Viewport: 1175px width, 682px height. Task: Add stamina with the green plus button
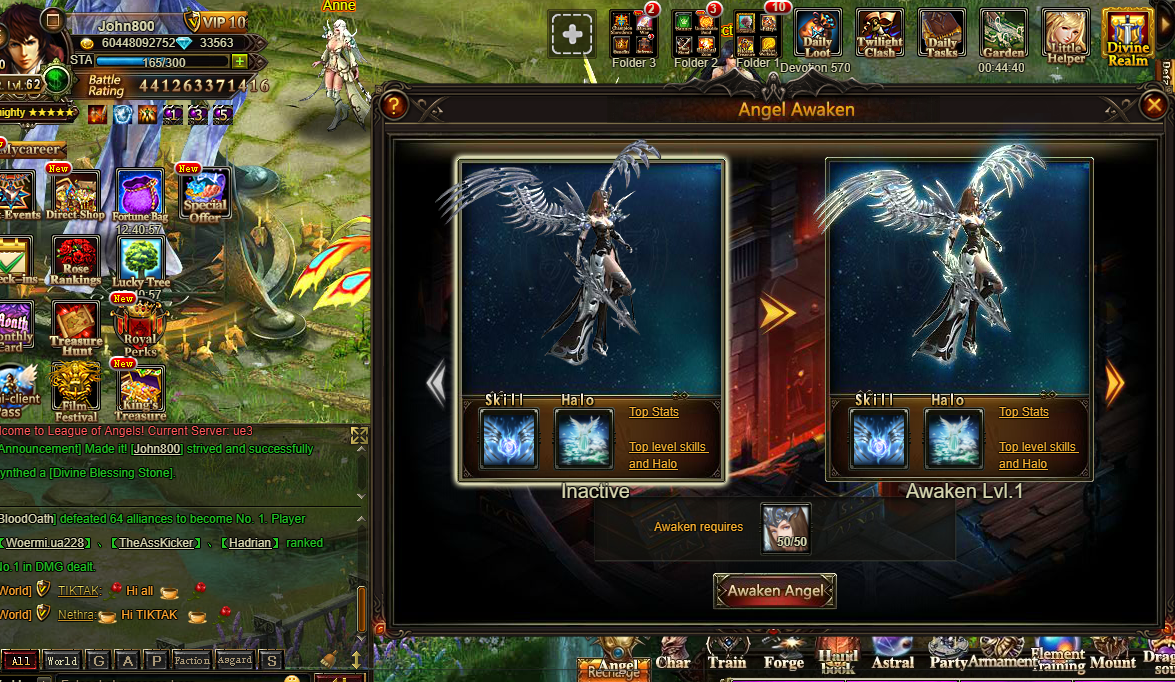[239, 61]
